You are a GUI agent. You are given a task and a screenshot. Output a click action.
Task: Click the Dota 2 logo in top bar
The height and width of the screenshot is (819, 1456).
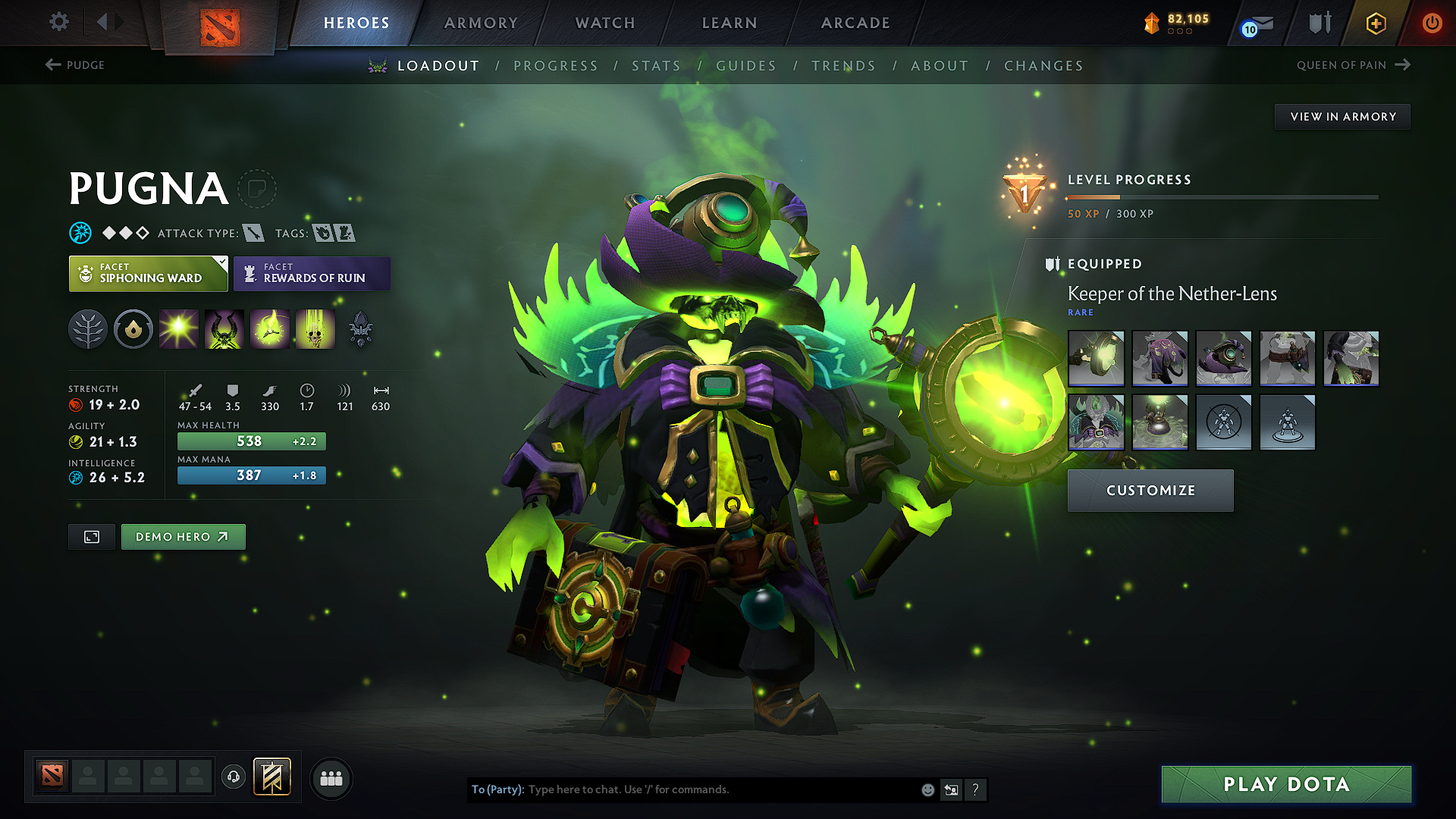click(220, 23)
